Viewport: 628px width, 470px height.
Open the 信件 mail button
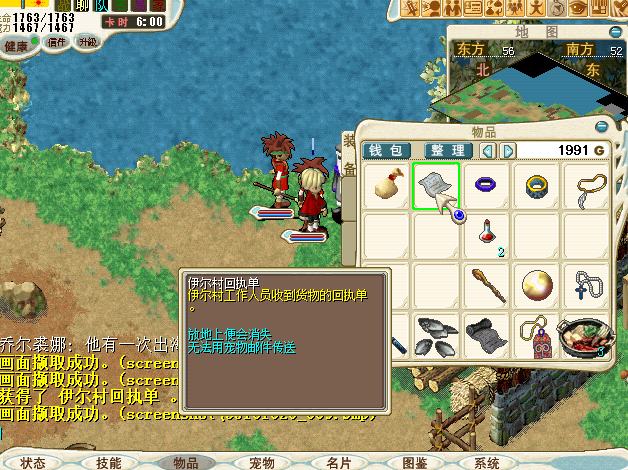(x=57, y=42)
